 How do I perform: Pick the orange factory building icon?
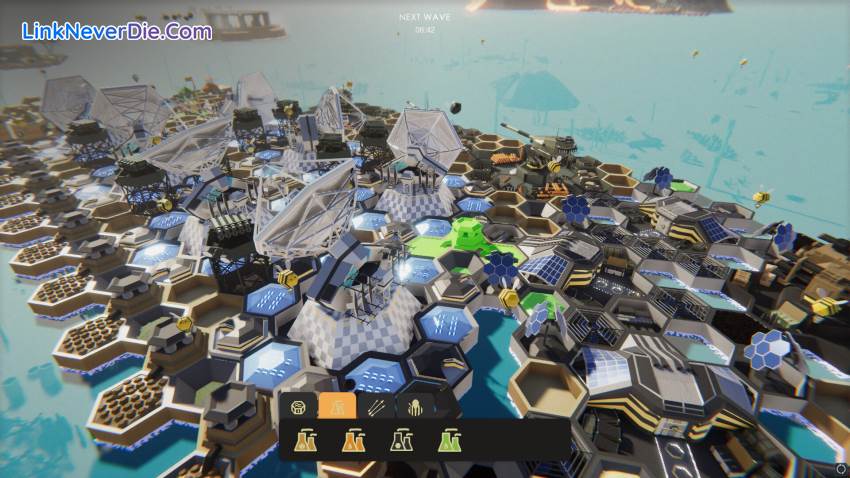(x=353, y=439)
